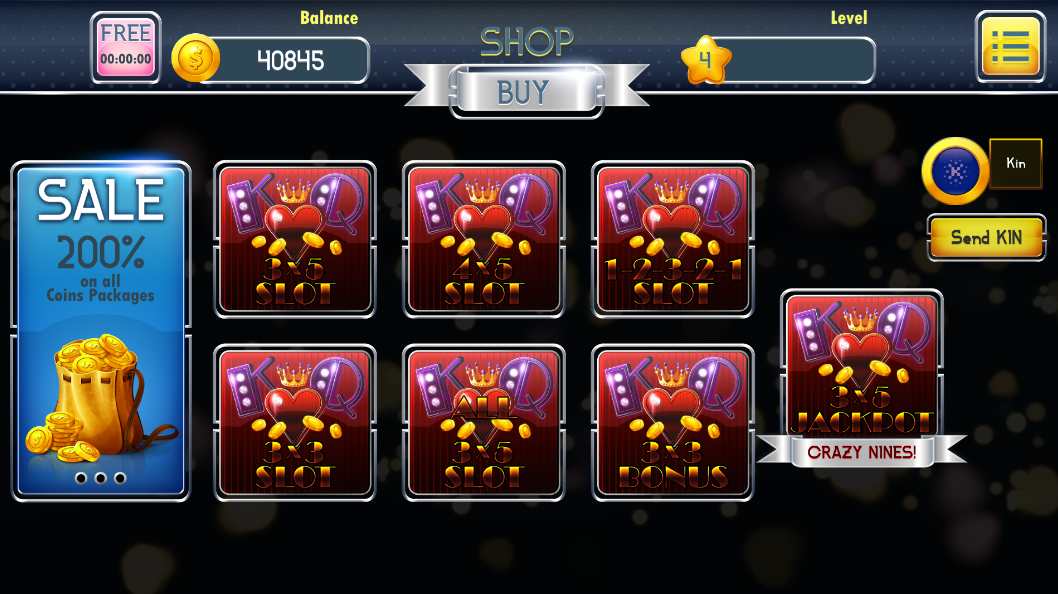Viewport: 1058px width, 594px height.
Task: Open the shop with the BUY button
Action: (525, 92)
